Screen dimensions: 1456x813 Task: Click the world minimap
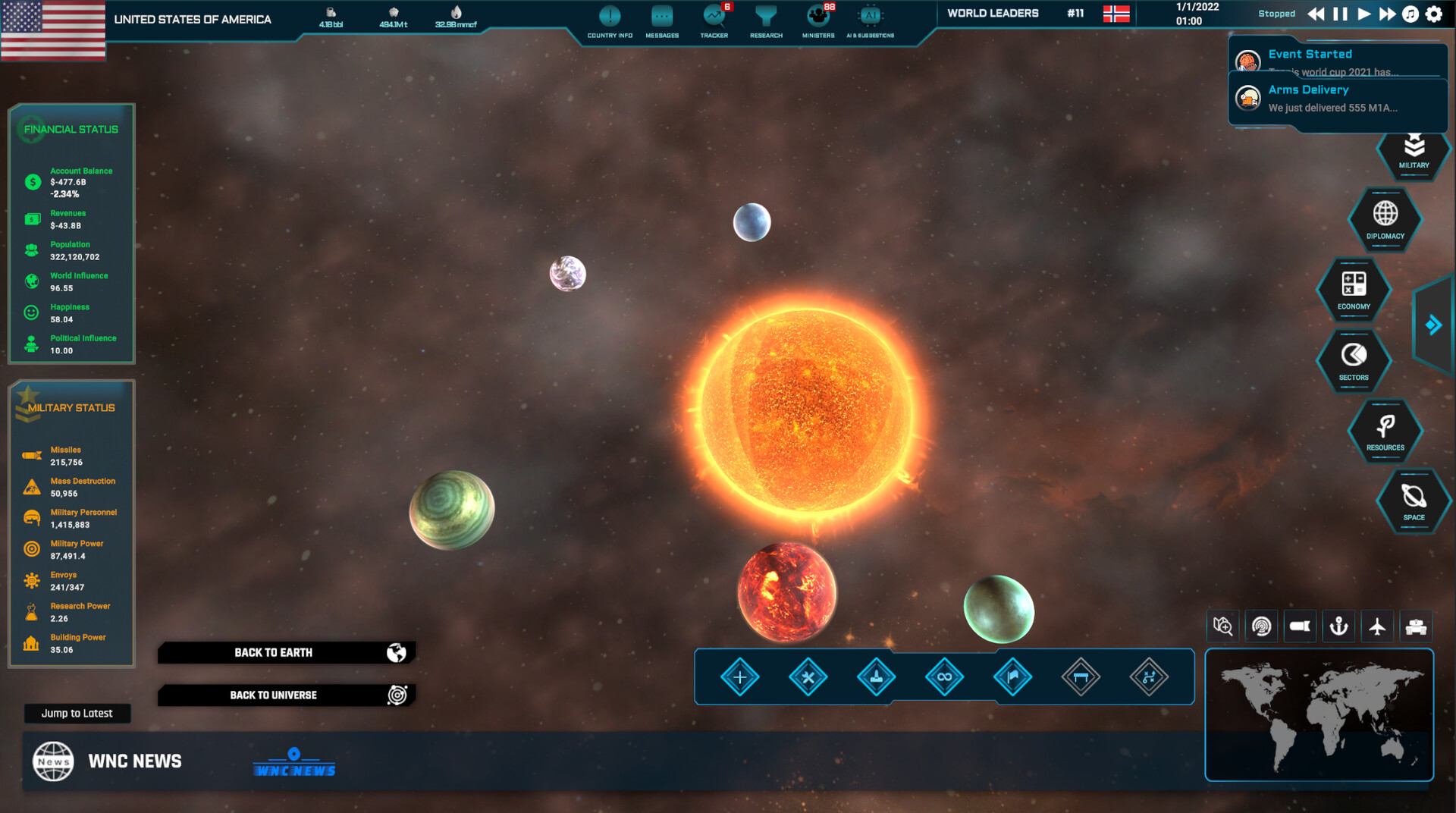(1319, 714)
